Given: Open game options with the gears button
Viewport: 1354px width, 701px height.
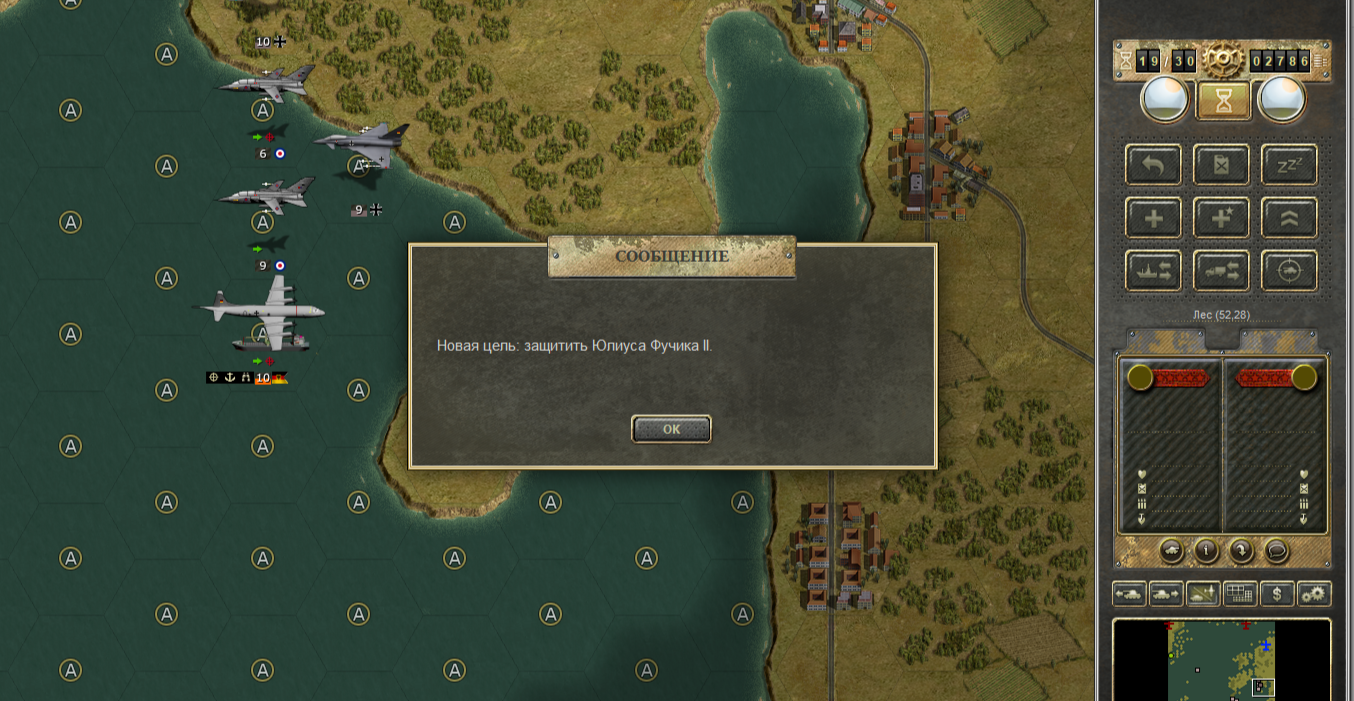Looking at the screenshot, I should click(x=1314, y=594).
